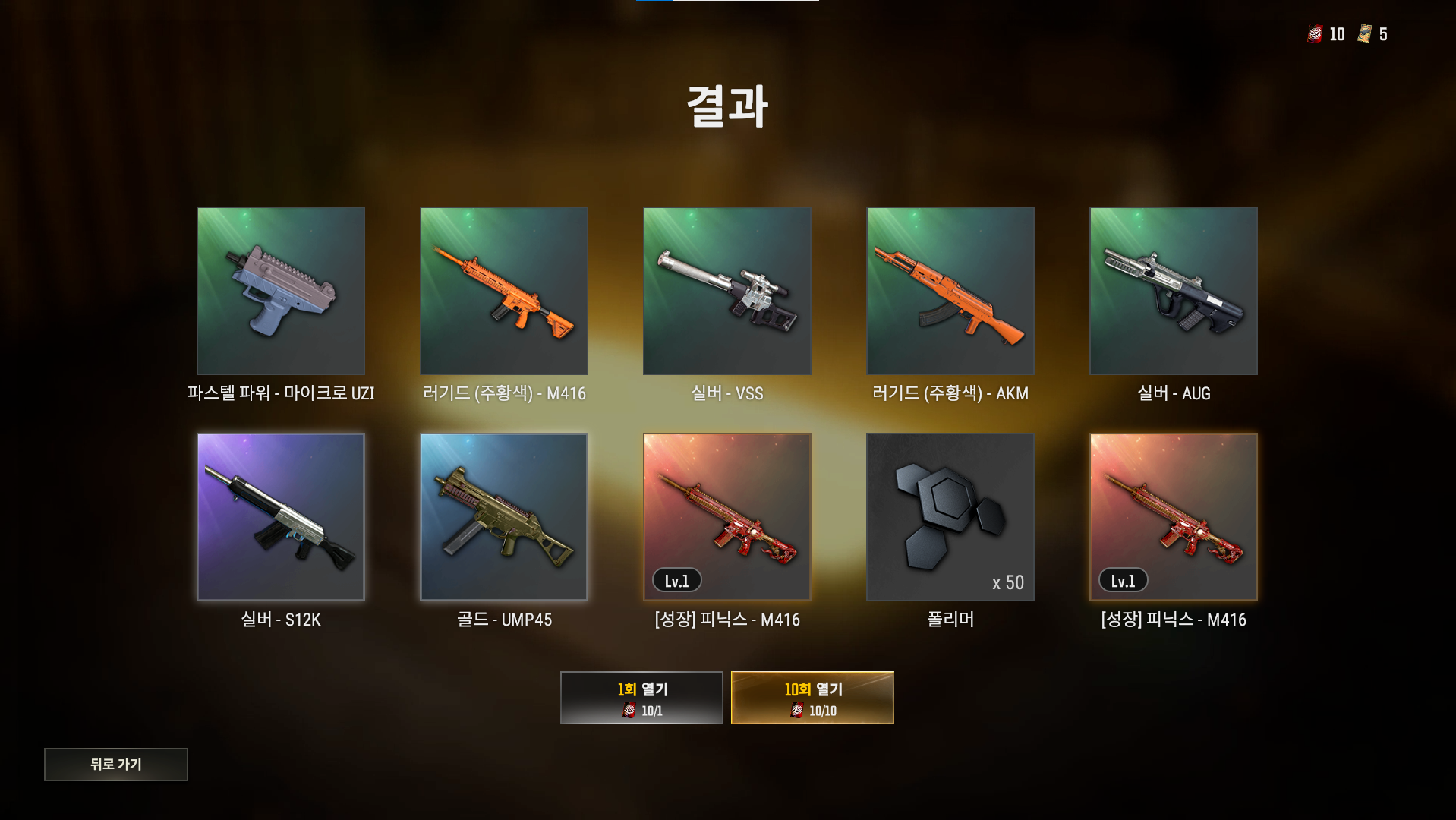Open ten crates with 10회 열기
This screenshot has width=1456, height=820.
click(x=812, y=698)
